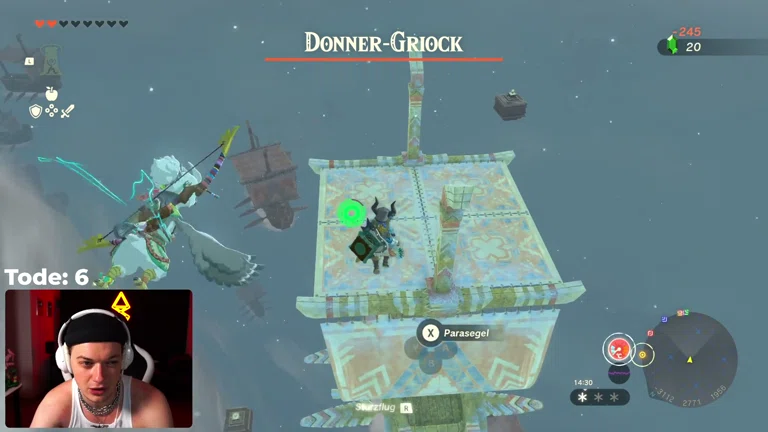Select the shield quick-menu icon

point(36,111)
